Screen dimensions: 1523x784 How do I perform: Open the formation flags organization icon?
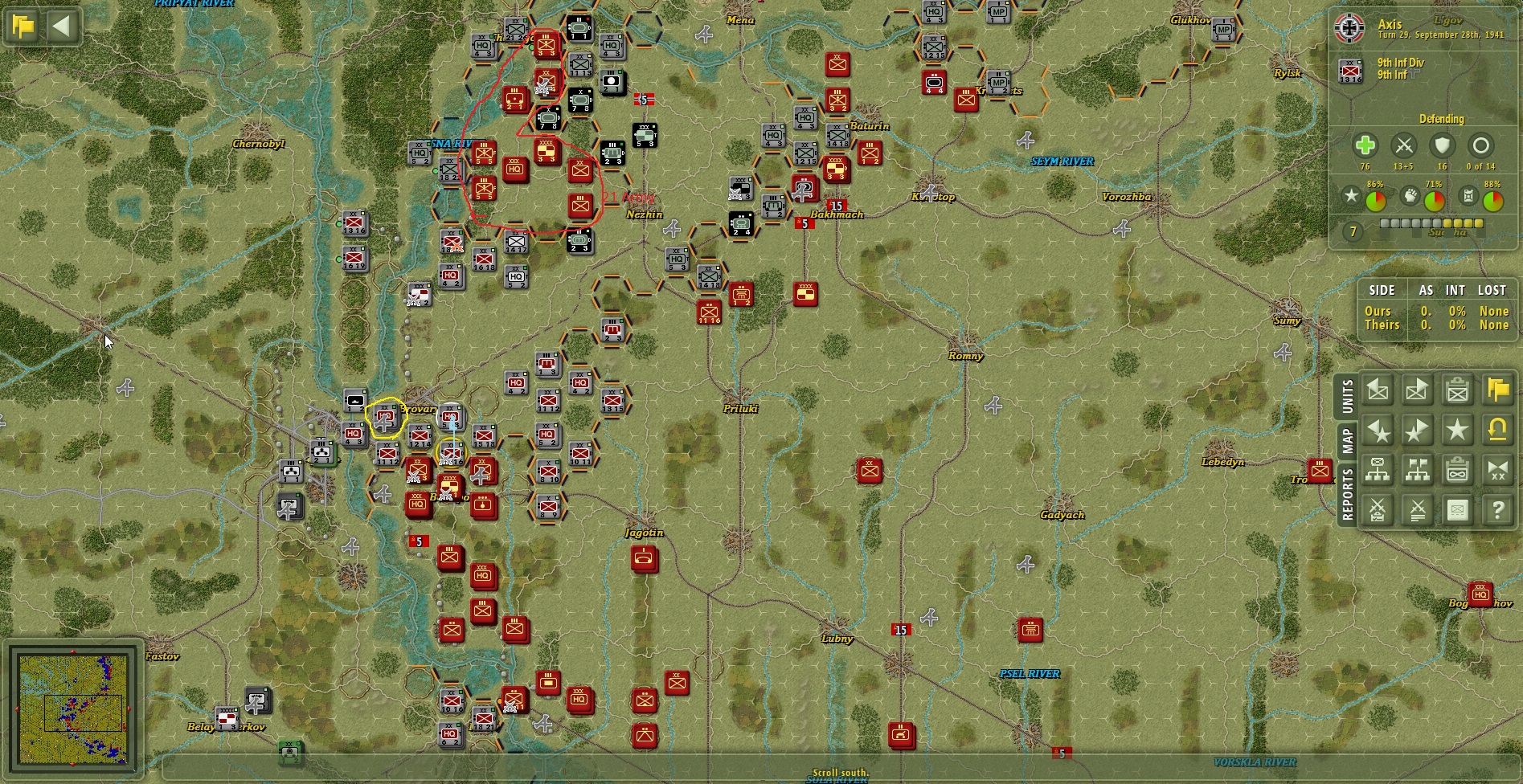click(1418, 470)
